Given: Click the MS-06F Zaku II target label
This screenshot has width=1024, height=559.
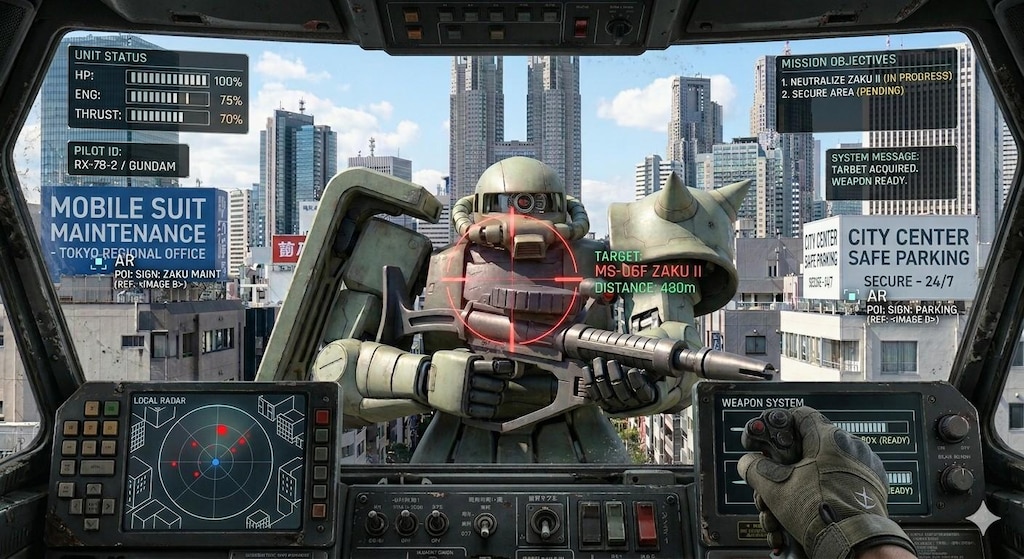Looking at the screenshot, I should click(x=648, y=272).
